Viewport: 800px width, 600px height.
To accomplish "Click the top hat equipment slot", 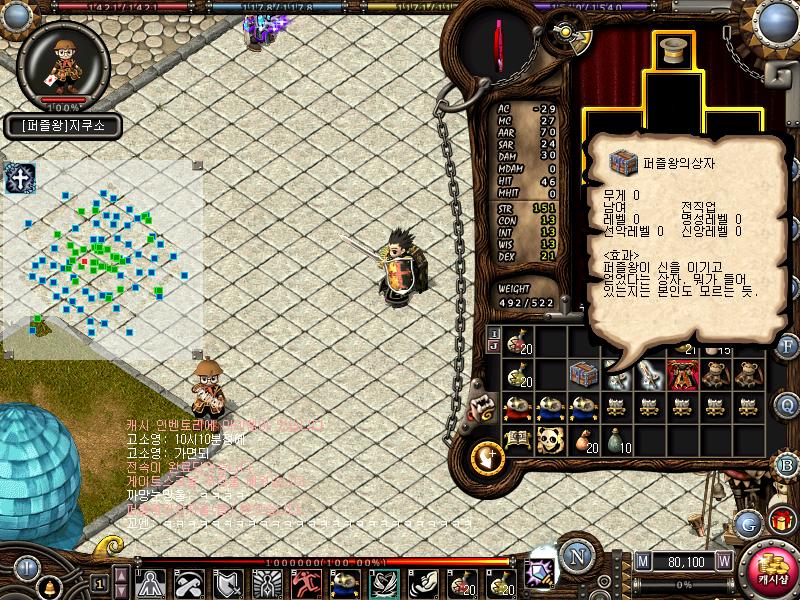I will coord(673,50).
